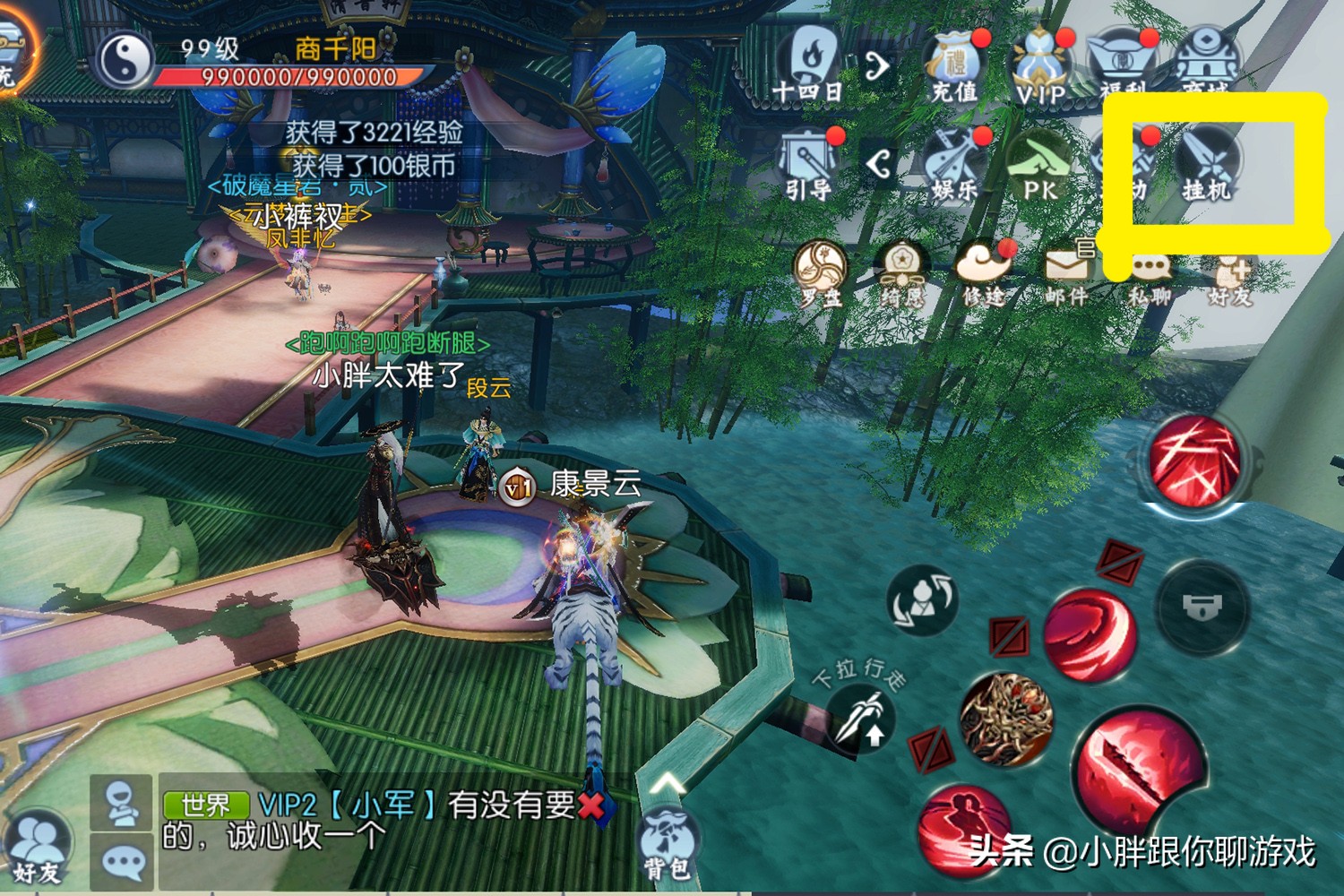Click the 世界 world chat channel tag
The width and height of the screenshot is (1344, 896).
(x=205, y=804)
